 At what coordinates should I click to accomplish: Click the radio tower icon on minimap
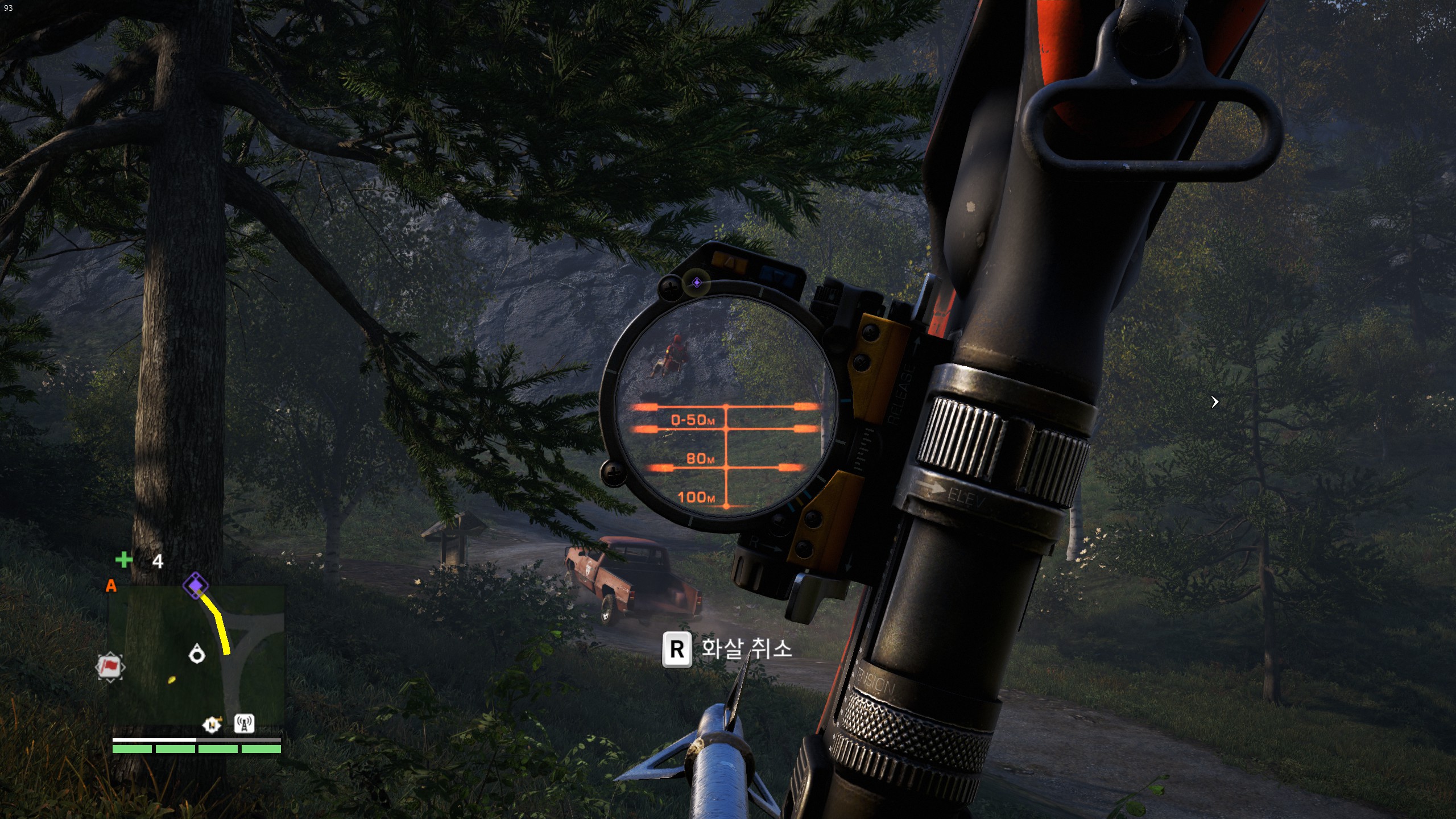[x=244, y=723]
